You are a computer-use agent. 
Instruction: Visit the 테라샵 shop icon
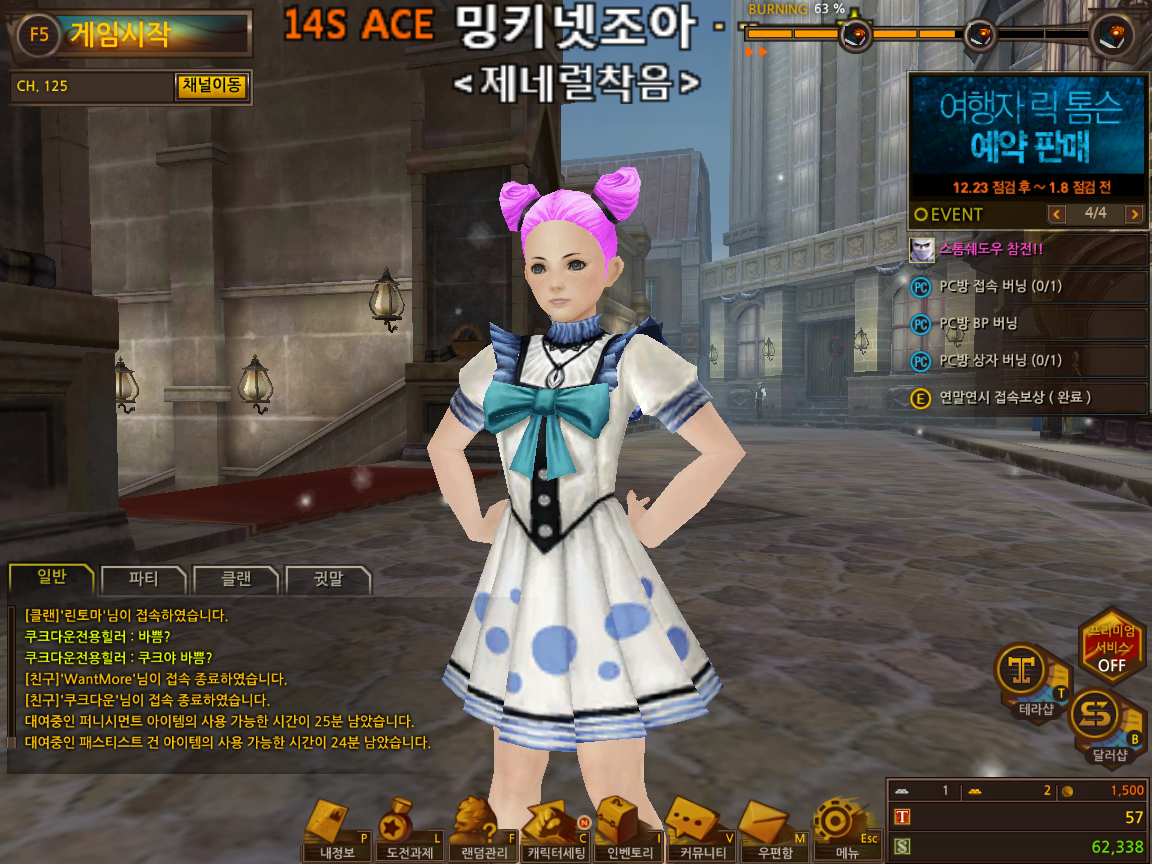[x=1029, y=681]
